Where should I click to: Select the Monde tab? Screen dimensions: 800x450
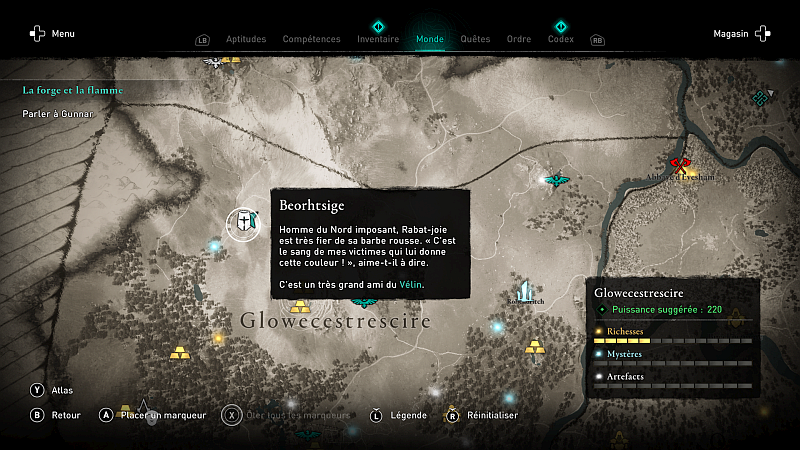pos(430,40)
